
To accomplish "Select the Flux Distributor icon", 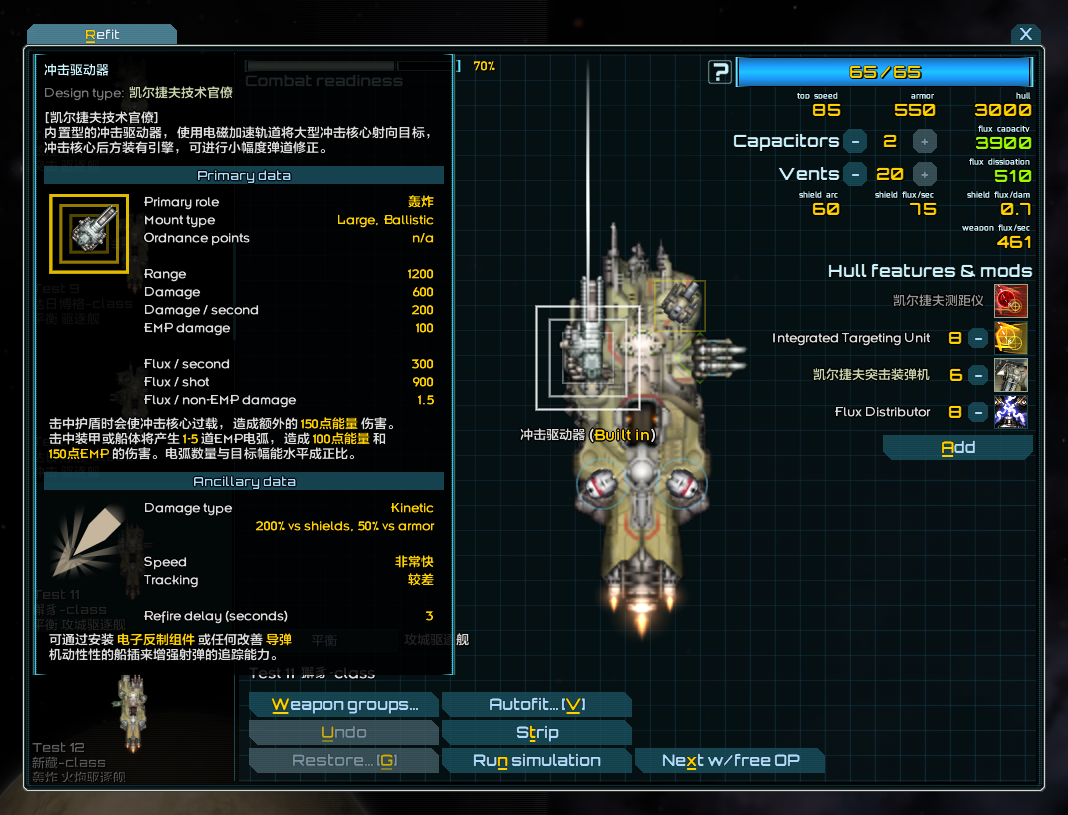I will coord(1011,412).
